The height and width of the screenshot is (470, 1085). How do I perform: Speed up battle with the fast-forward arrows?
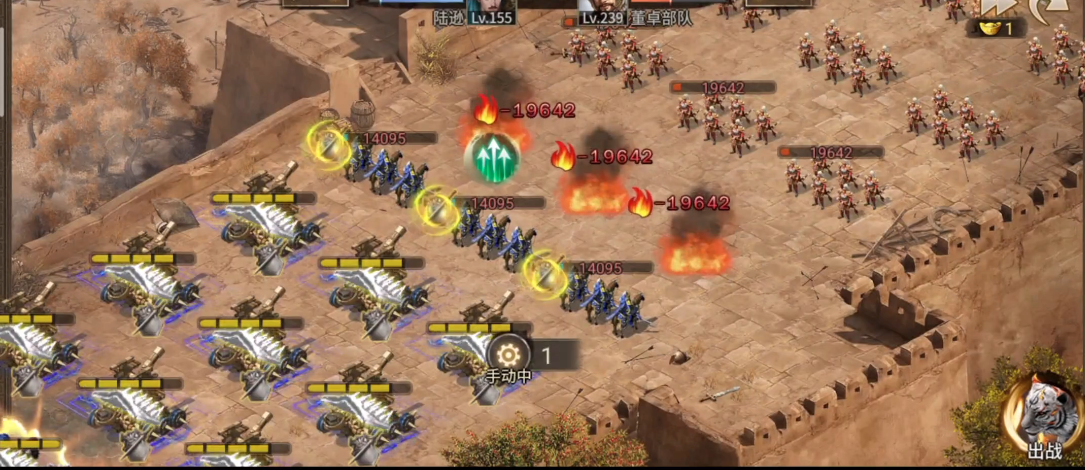pos(995,6)
